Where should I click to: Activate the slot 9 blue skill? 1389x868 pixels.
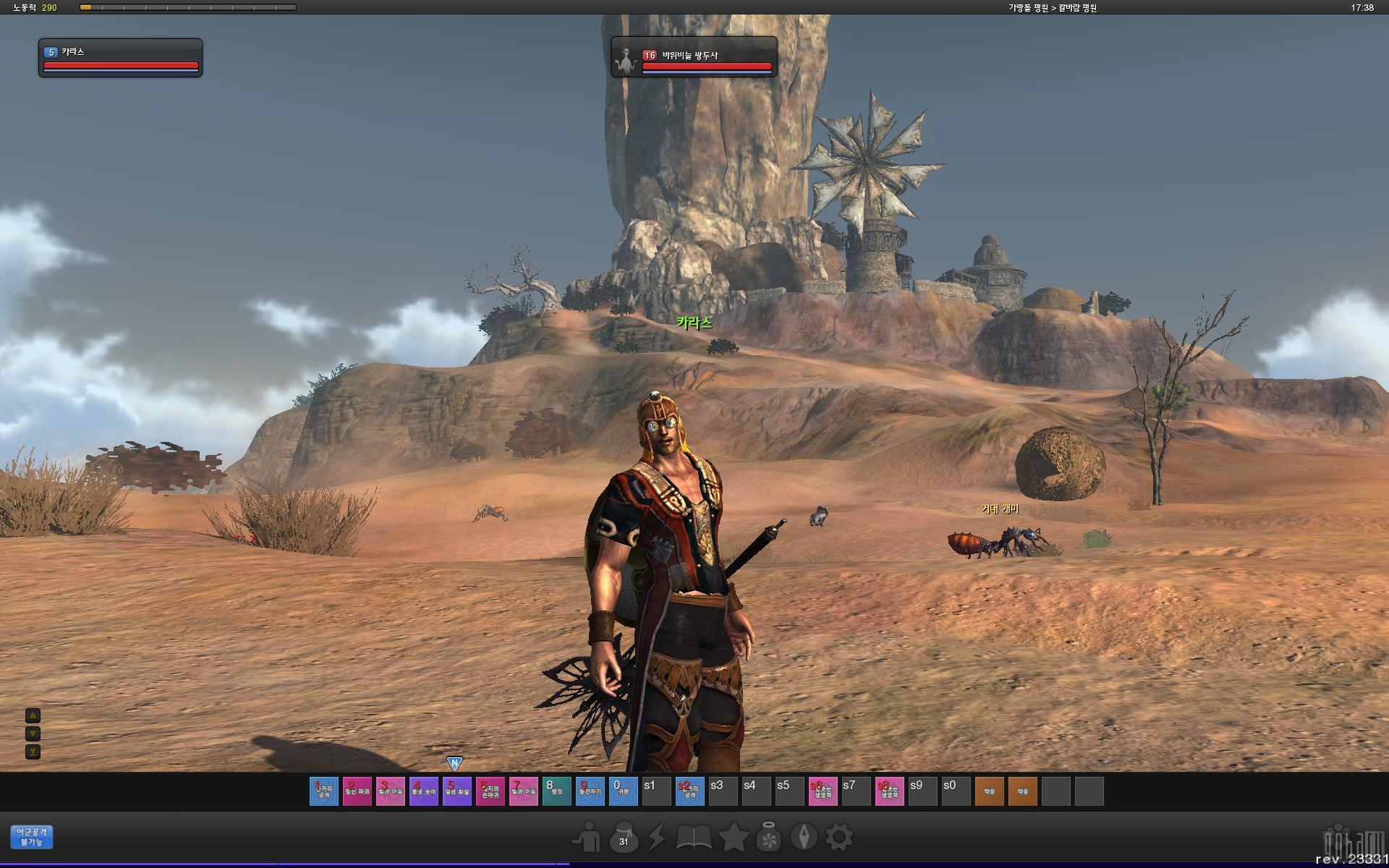click(590, 791)
